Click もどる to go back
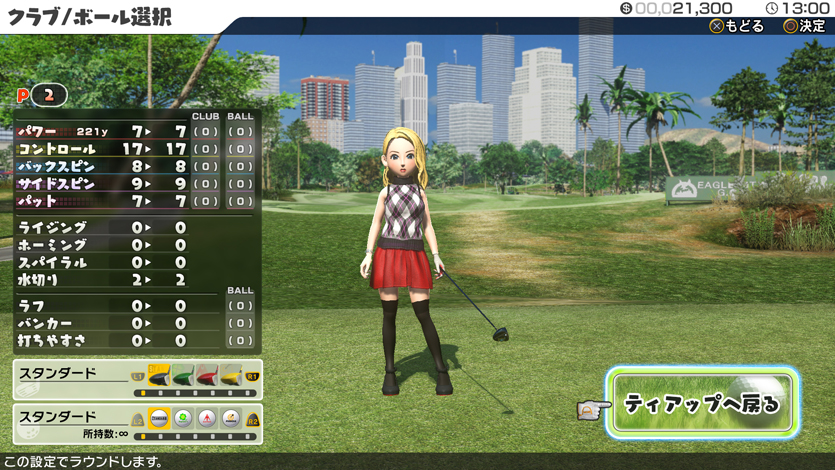835x470 pixels. coord(737,26)
